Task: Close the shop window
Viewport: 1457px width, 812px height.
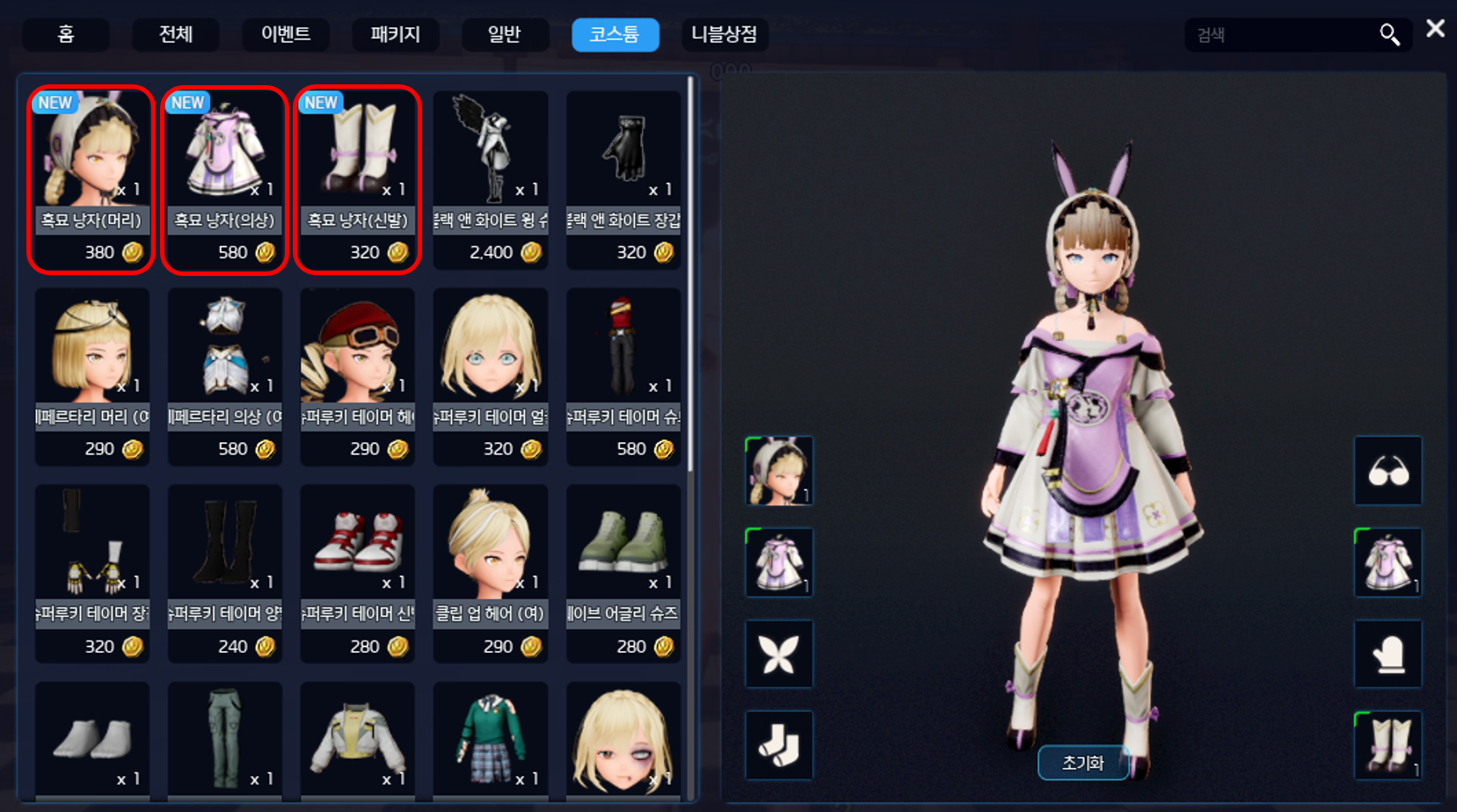Action: point(1435,29)
